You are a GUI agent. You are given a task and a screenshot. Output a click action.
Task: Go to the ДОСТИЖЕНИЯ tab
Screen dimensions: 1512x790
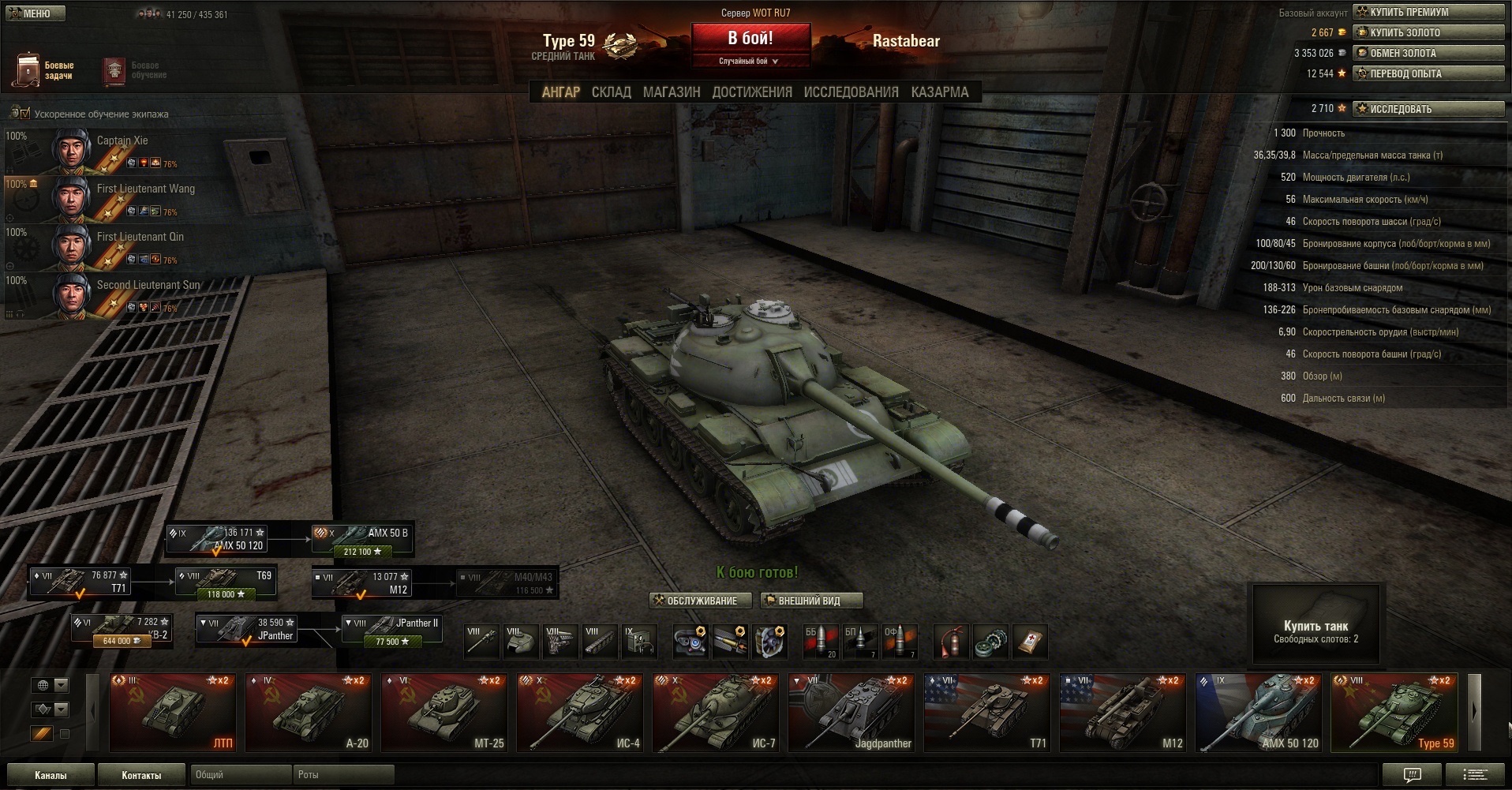(752, 92)
